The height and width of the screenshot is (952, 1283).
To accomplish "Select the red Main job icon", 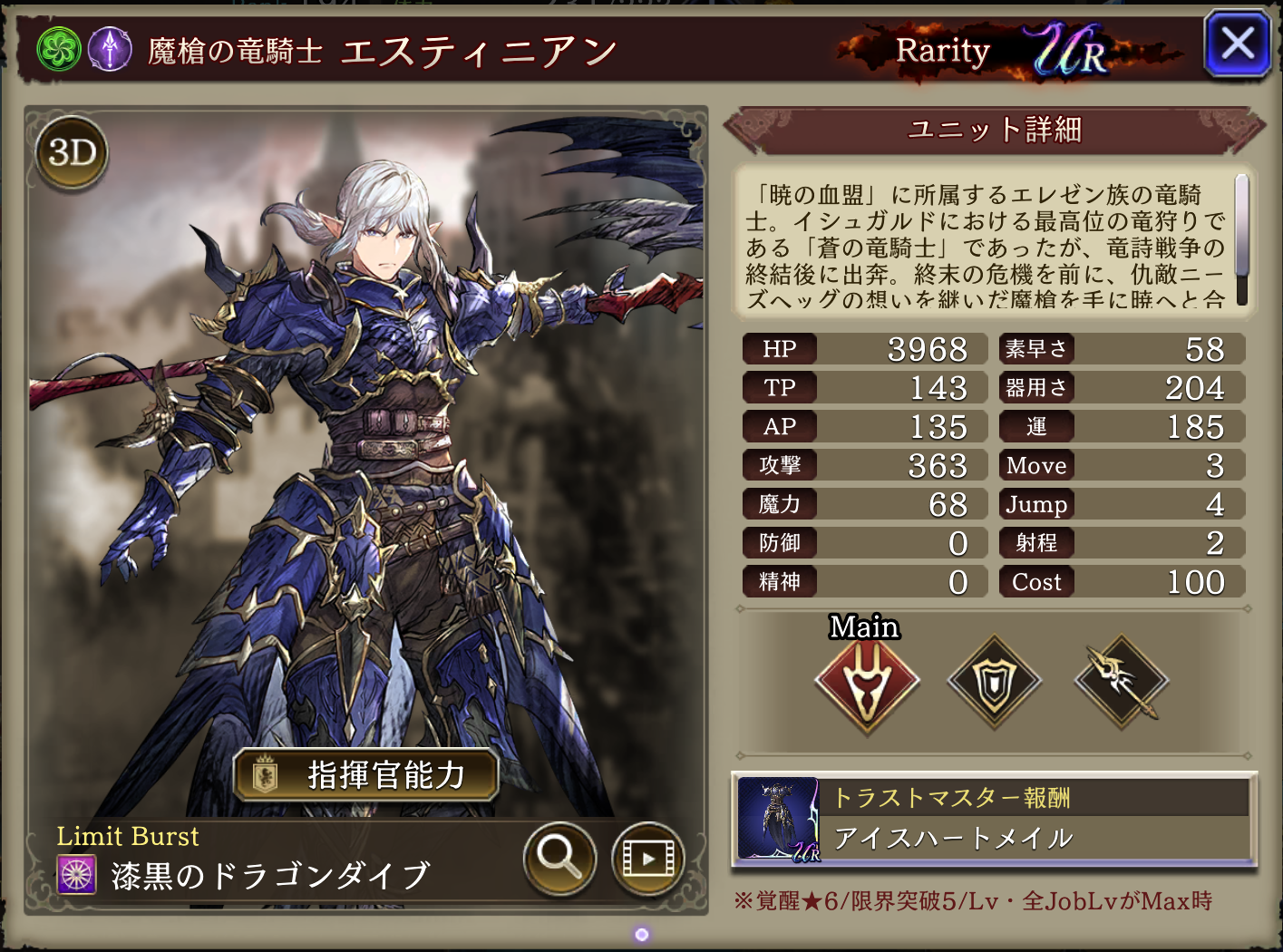I will coord(867,683).
